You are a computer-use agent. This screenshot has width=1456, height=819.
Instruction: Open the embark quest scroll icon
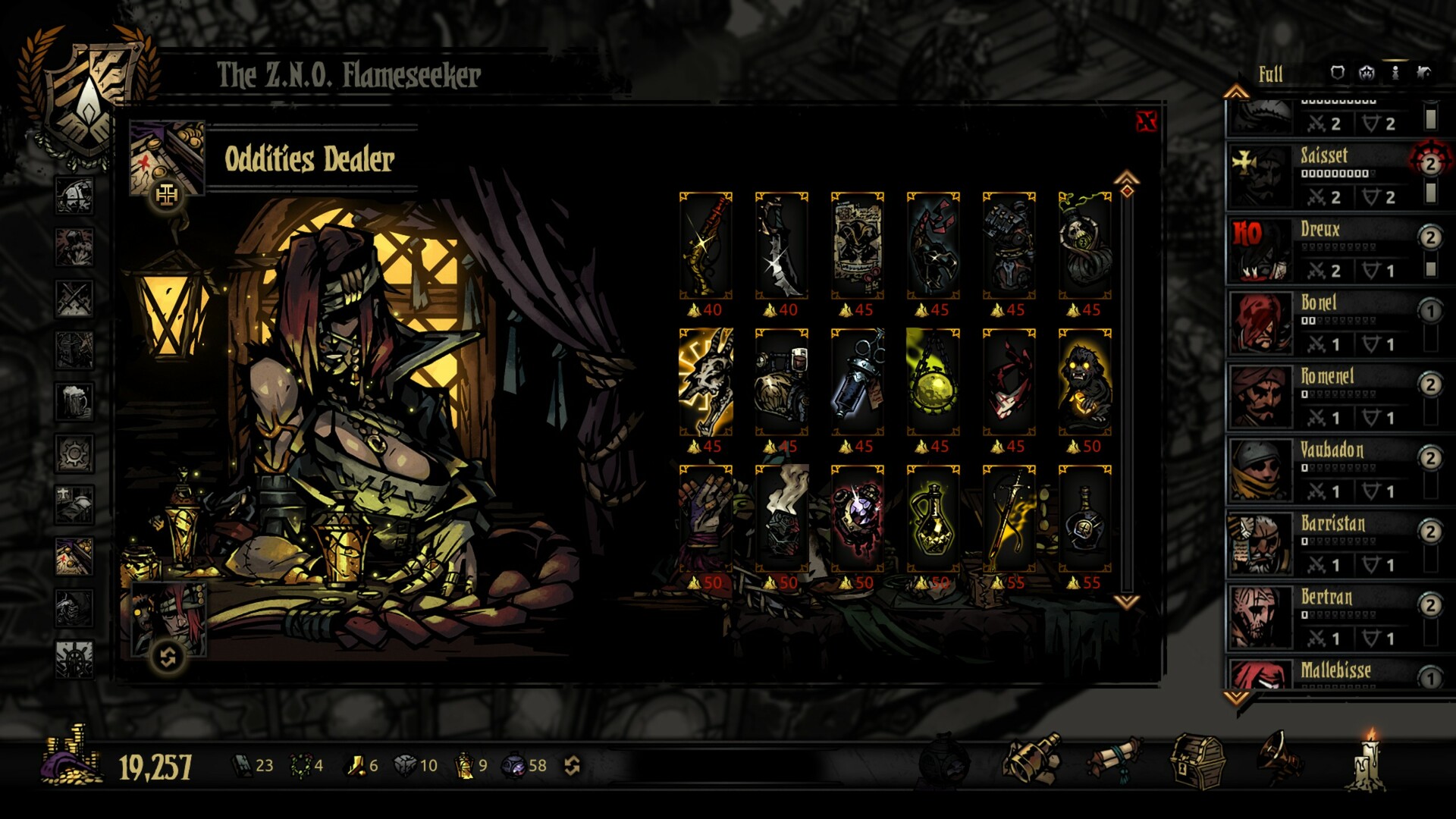pos(1115,758)
